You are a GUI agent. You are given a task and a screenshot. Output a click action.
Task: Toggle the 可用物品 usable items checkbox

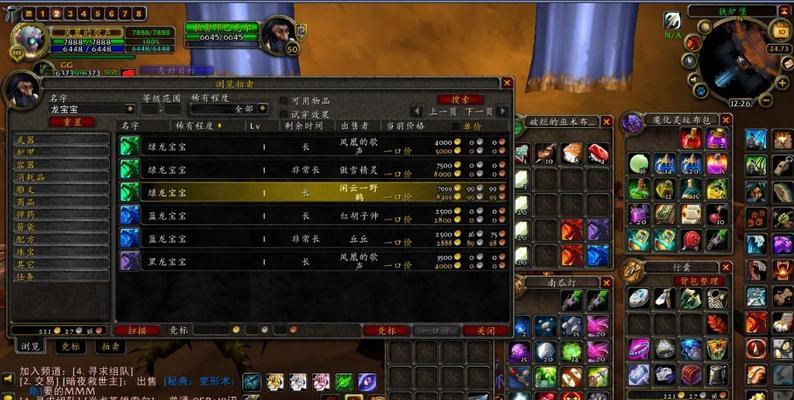point(283,101)
